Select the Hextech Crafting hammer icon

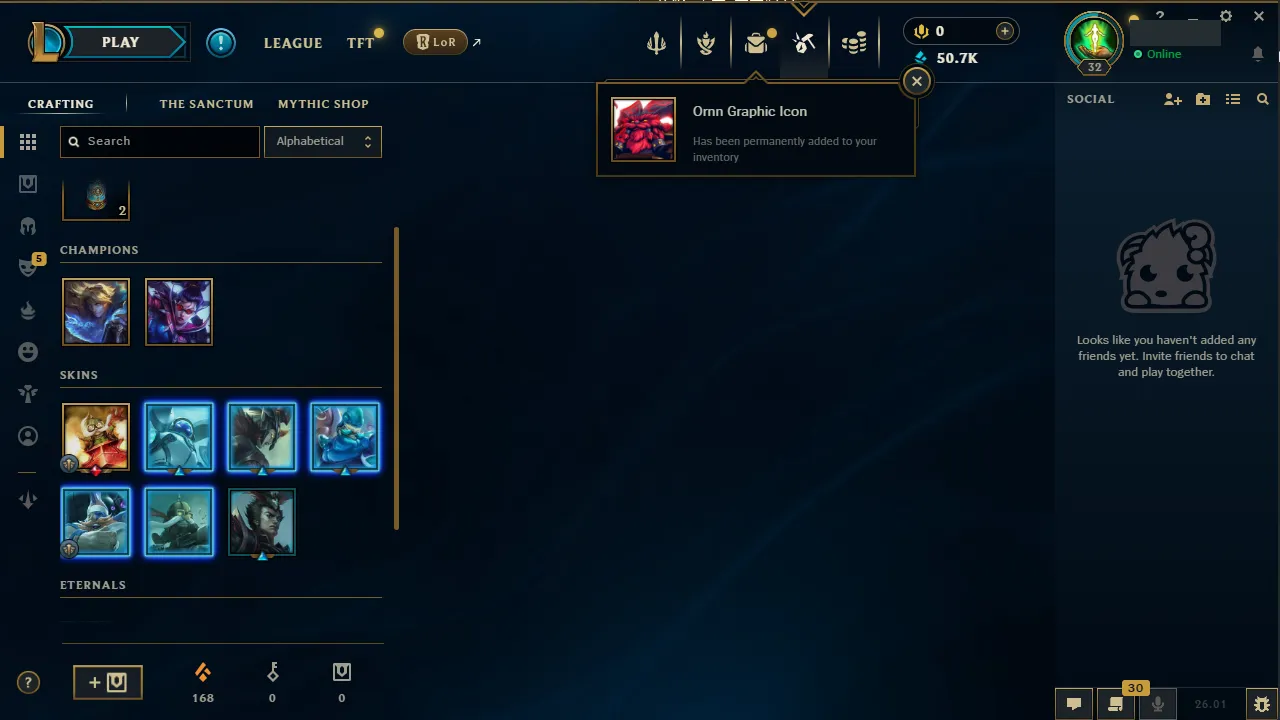pyautogui.click(x=804, y=42)
